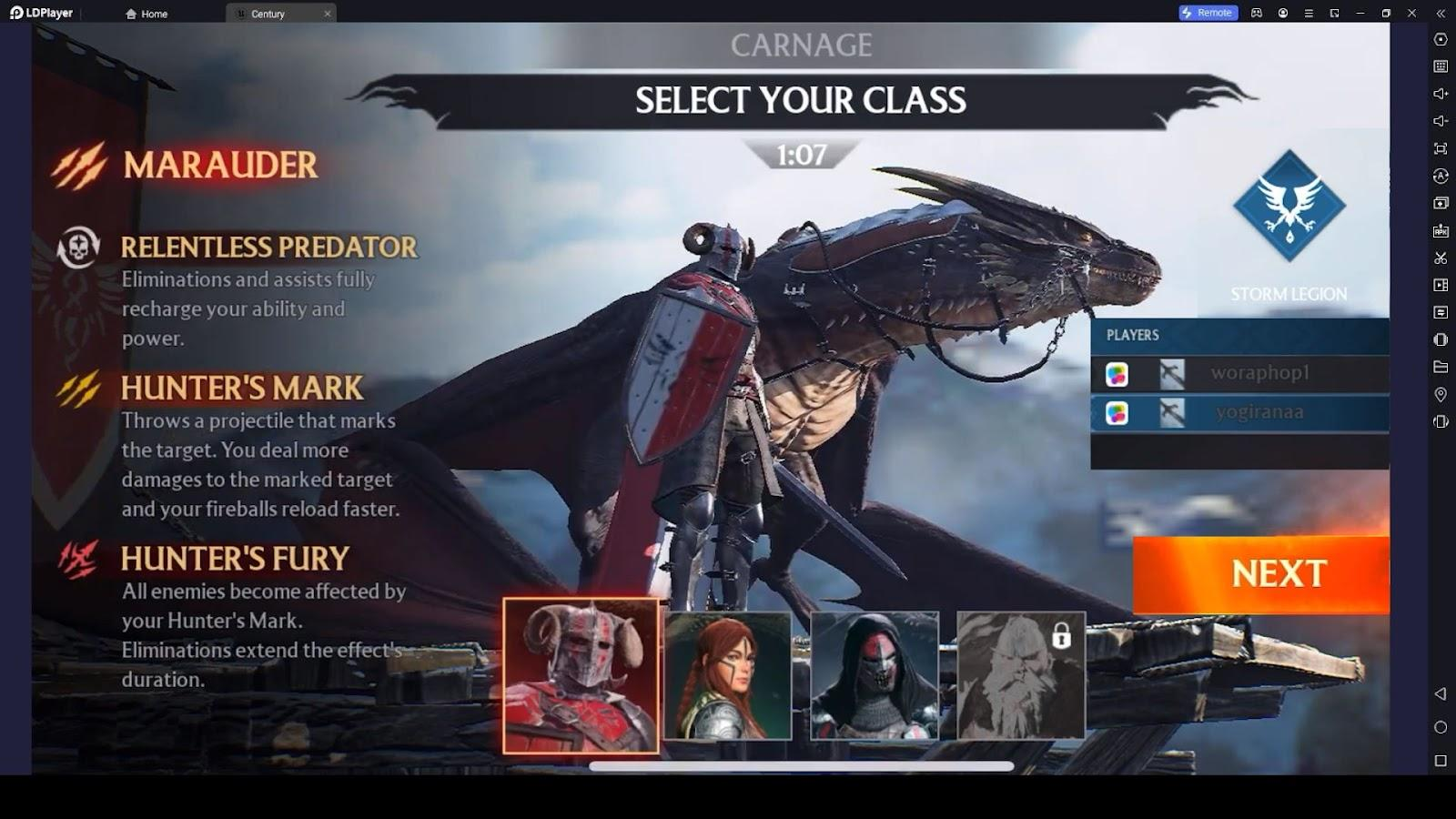
Task: Select player row woraphop1
Action: click(x=1239, y=373)
